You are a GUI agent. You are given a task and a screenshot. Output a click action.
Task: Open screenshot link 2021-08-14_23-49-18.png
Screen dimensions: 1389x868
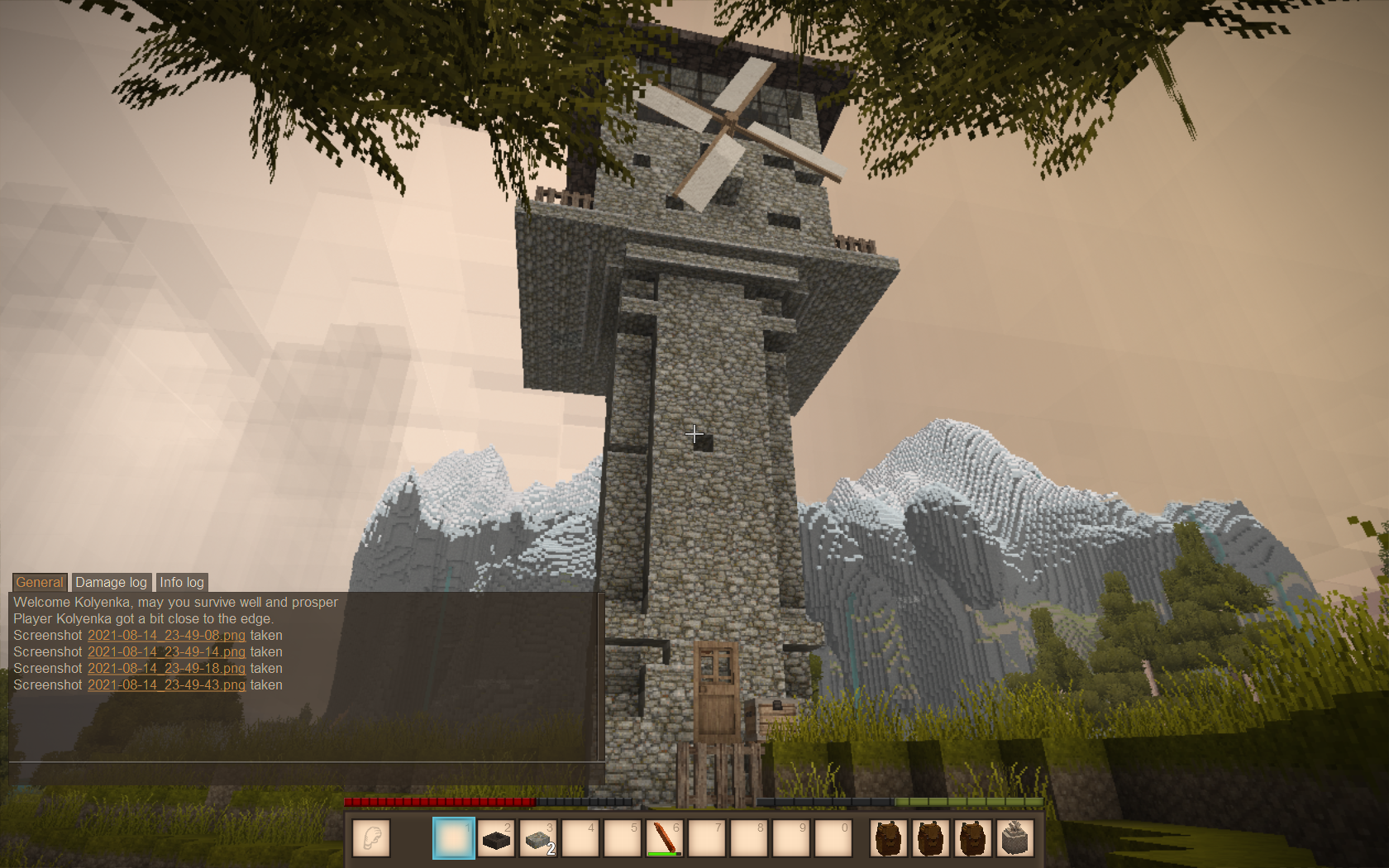click(166, 669)
